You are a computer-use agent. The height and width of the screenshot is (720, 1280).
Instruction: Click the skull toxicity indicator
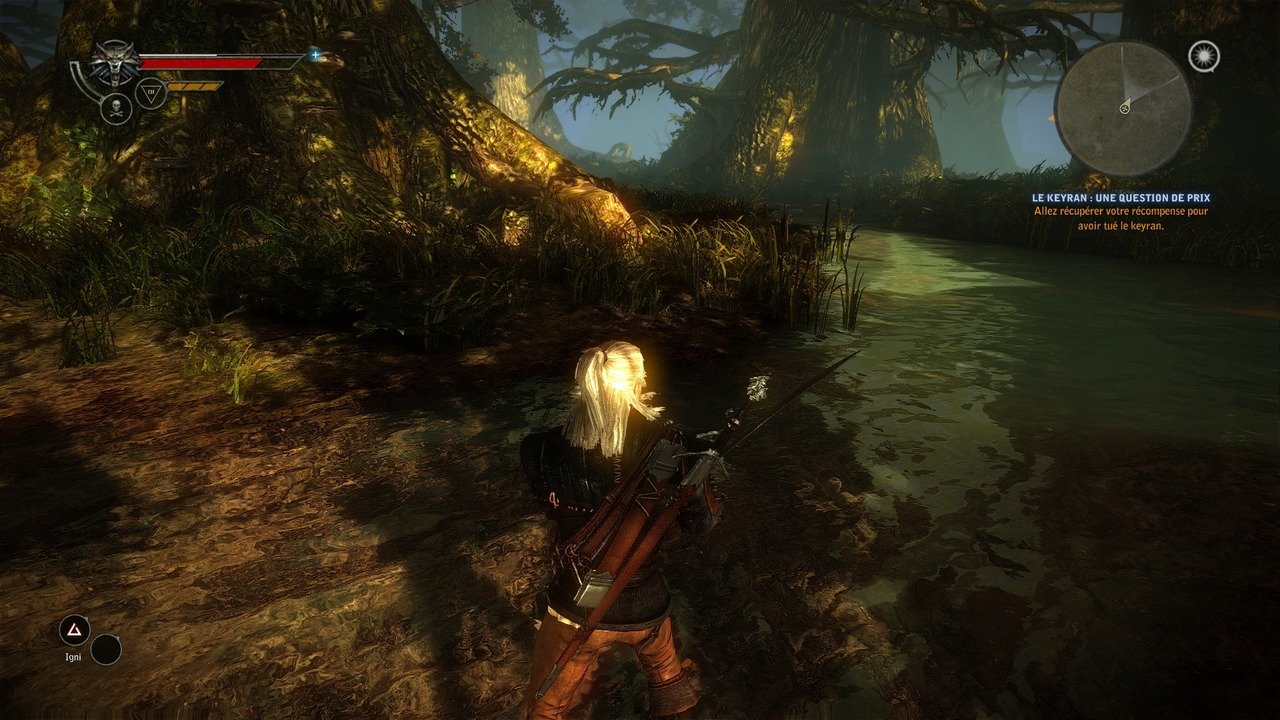coord(117,110)
